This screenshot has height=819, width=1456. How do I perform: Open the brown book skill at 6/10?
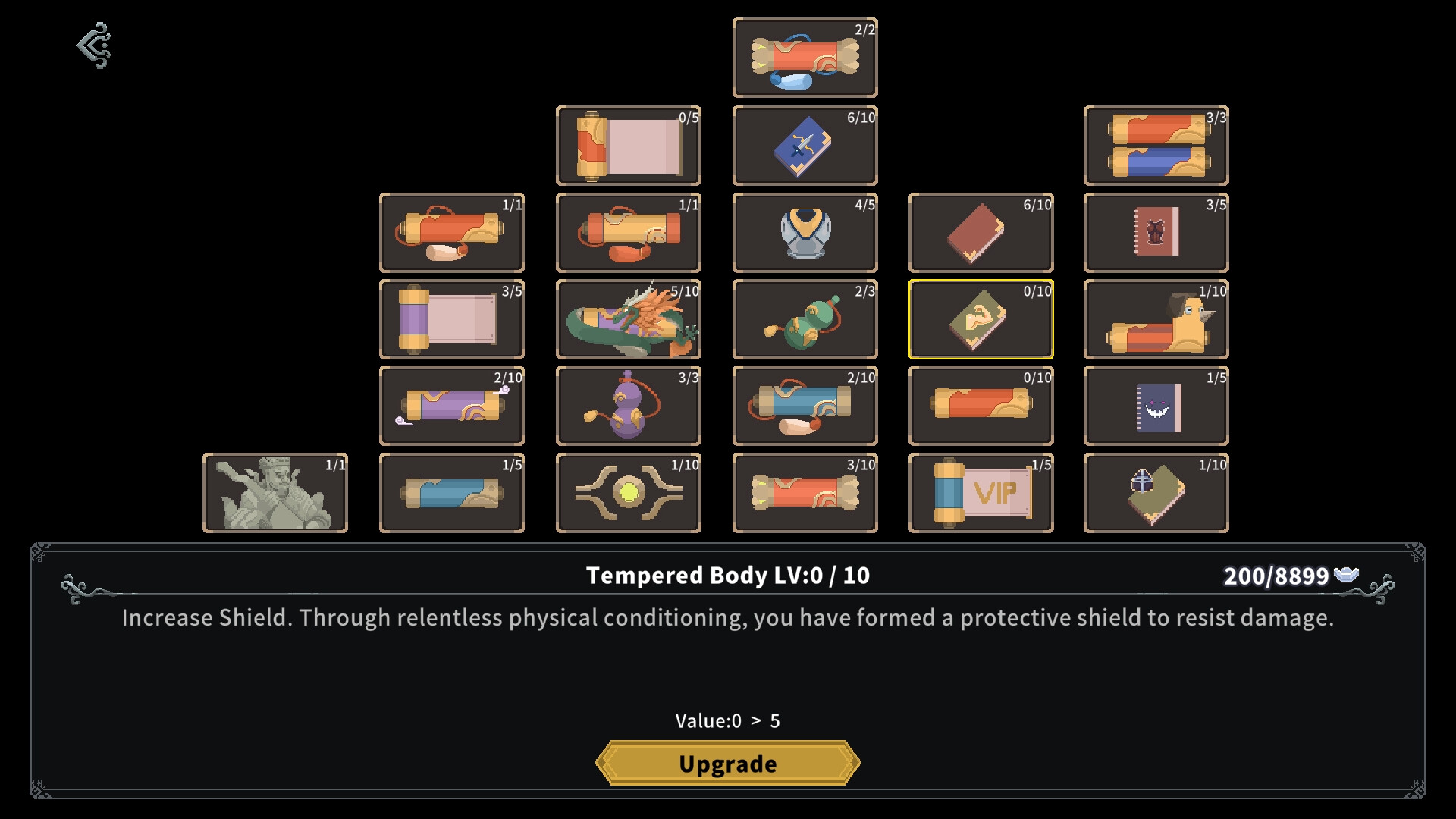[x=981, y=232]
